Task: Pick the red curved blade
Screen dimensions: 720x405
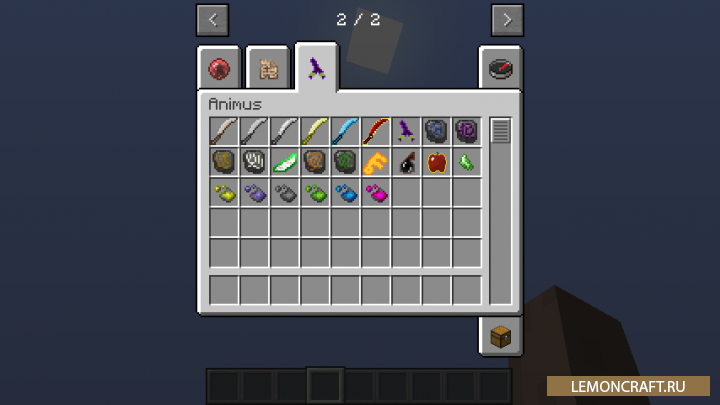Action: pyautogui.click(x=376, y=131)
